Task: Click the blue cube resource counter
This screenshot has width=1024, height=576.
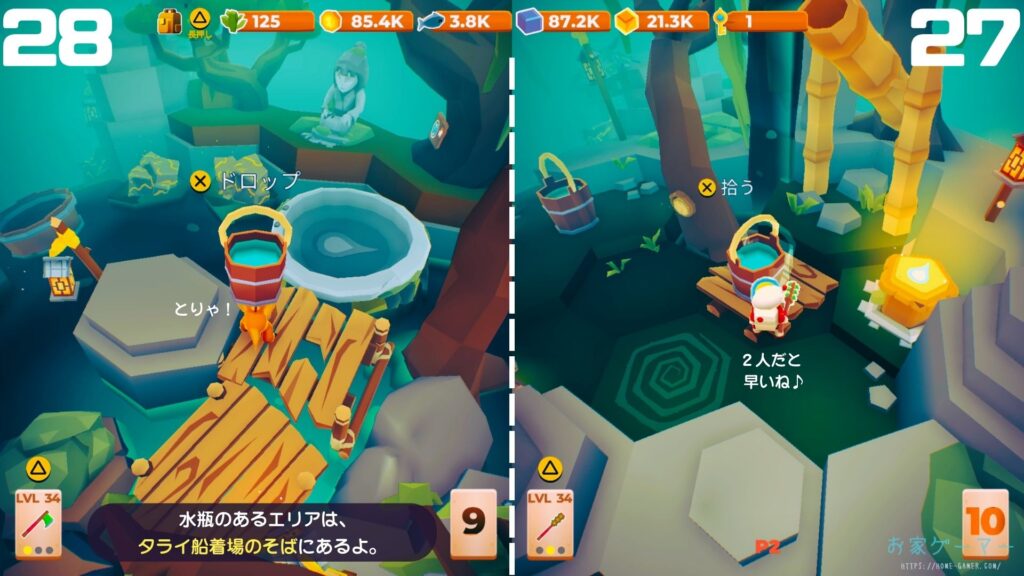Action: click(x=563, y=21)
